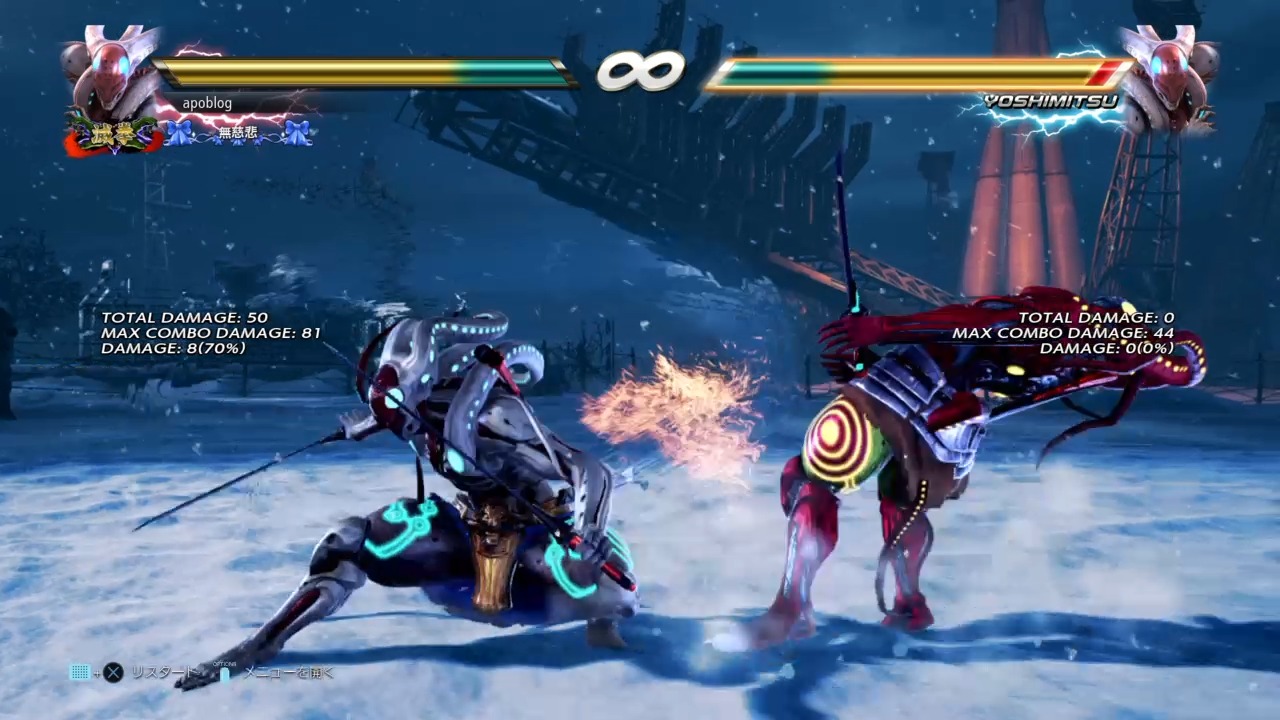Select the opponent portrait beside the YOSHIMITSU name
The width and height of the screenshot is (1280, 720).
tap(1168, 73)
